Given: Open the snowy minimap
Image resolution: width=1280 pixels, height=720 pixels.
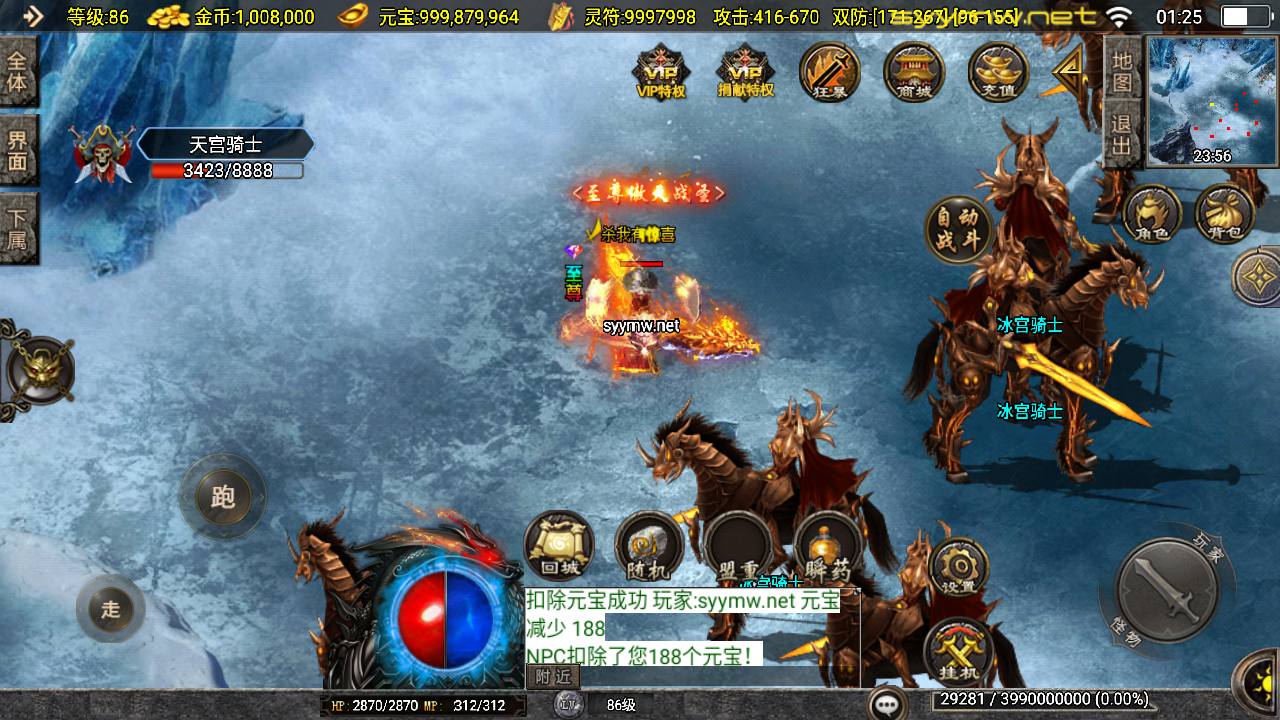Looking at the screenshot, I should click(x=1212, y=102).
